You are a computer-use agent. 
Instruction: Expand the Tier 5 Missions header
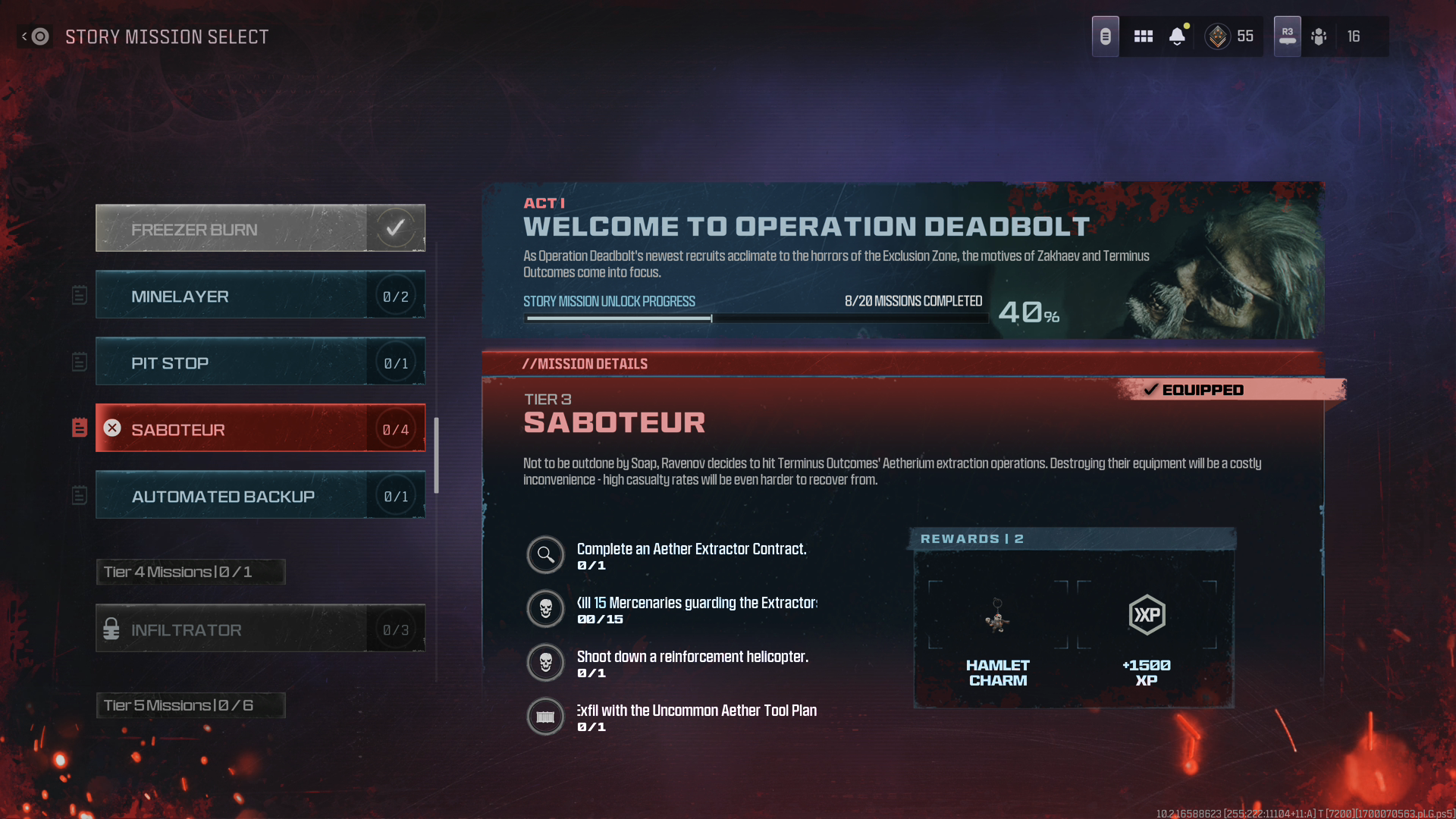coord(190,705)
